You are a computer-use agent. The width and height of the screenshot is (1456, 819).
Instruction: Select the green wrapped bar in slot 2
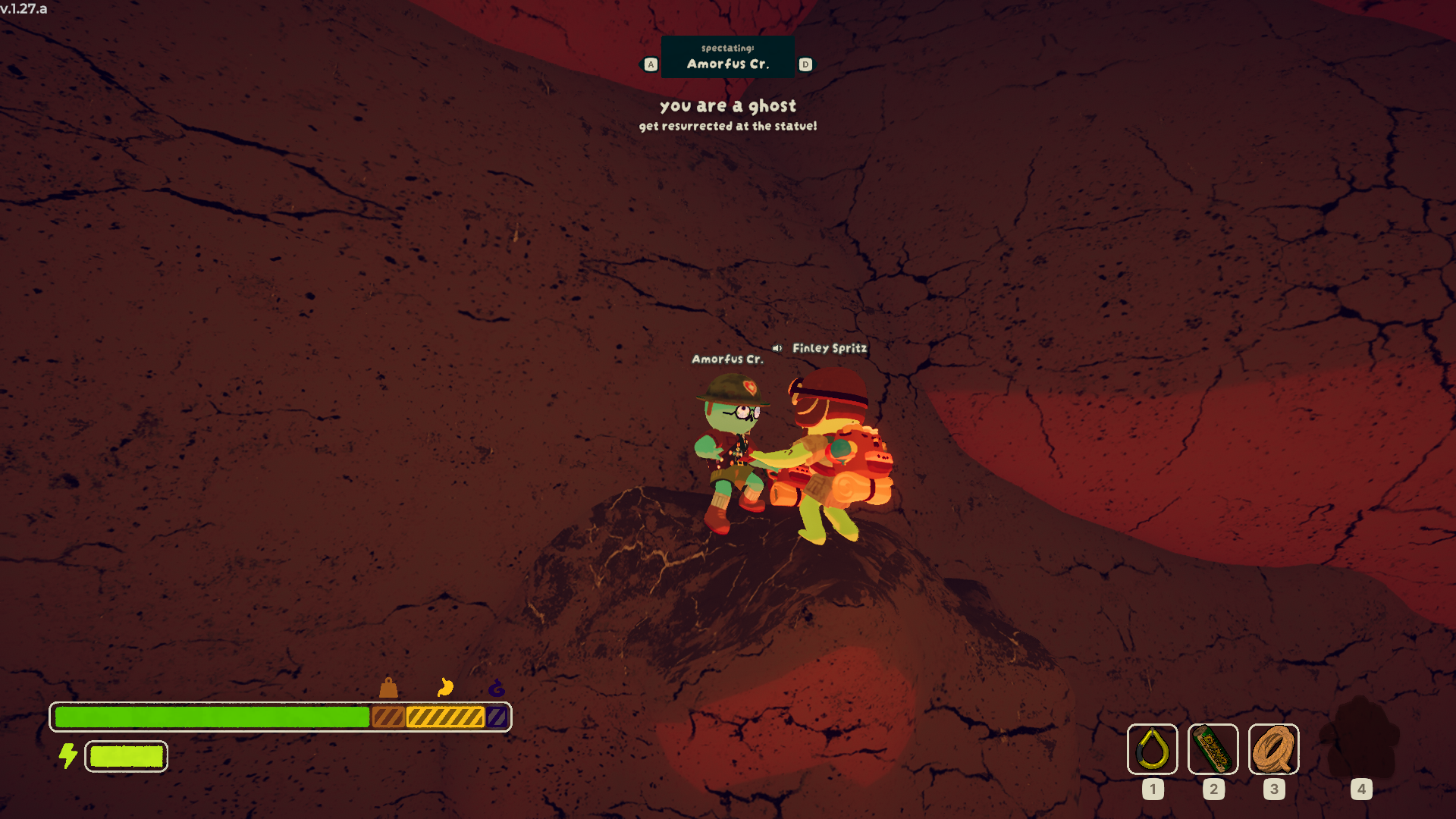pyautogui.click(x=1213, y=749)
